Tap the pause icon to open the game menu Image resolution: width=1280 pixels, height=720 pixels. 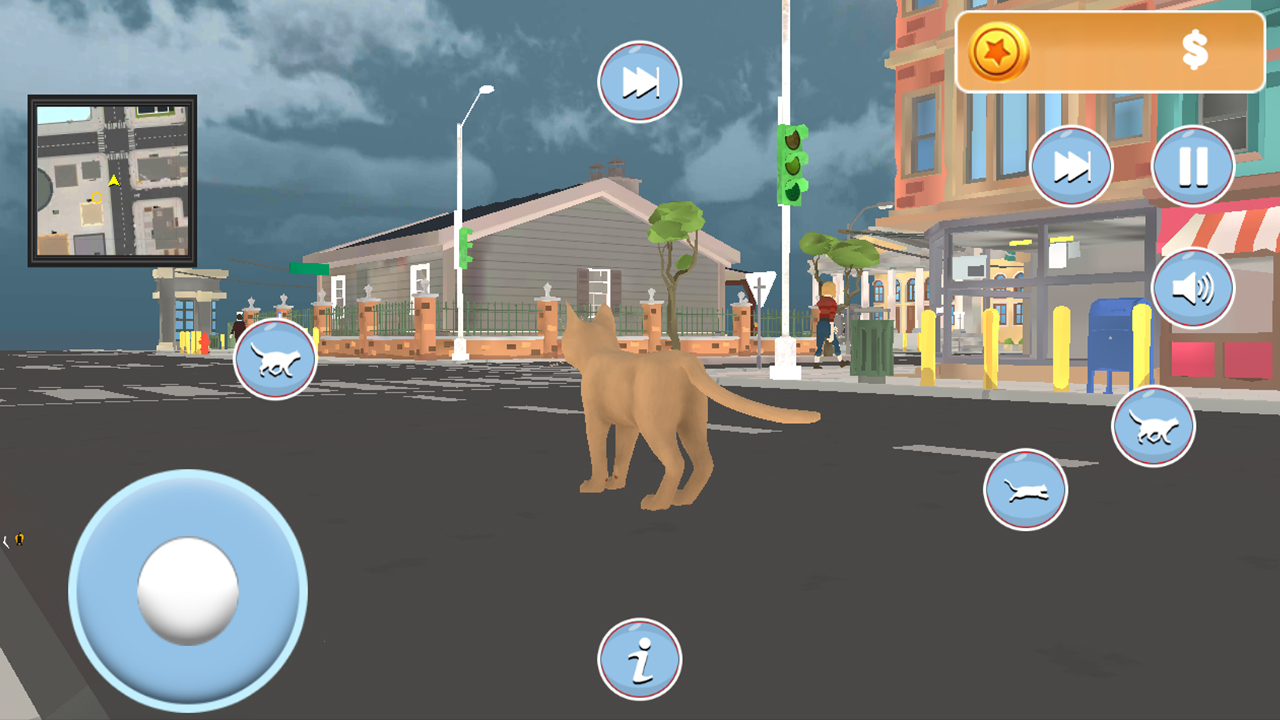(1191, 166)
